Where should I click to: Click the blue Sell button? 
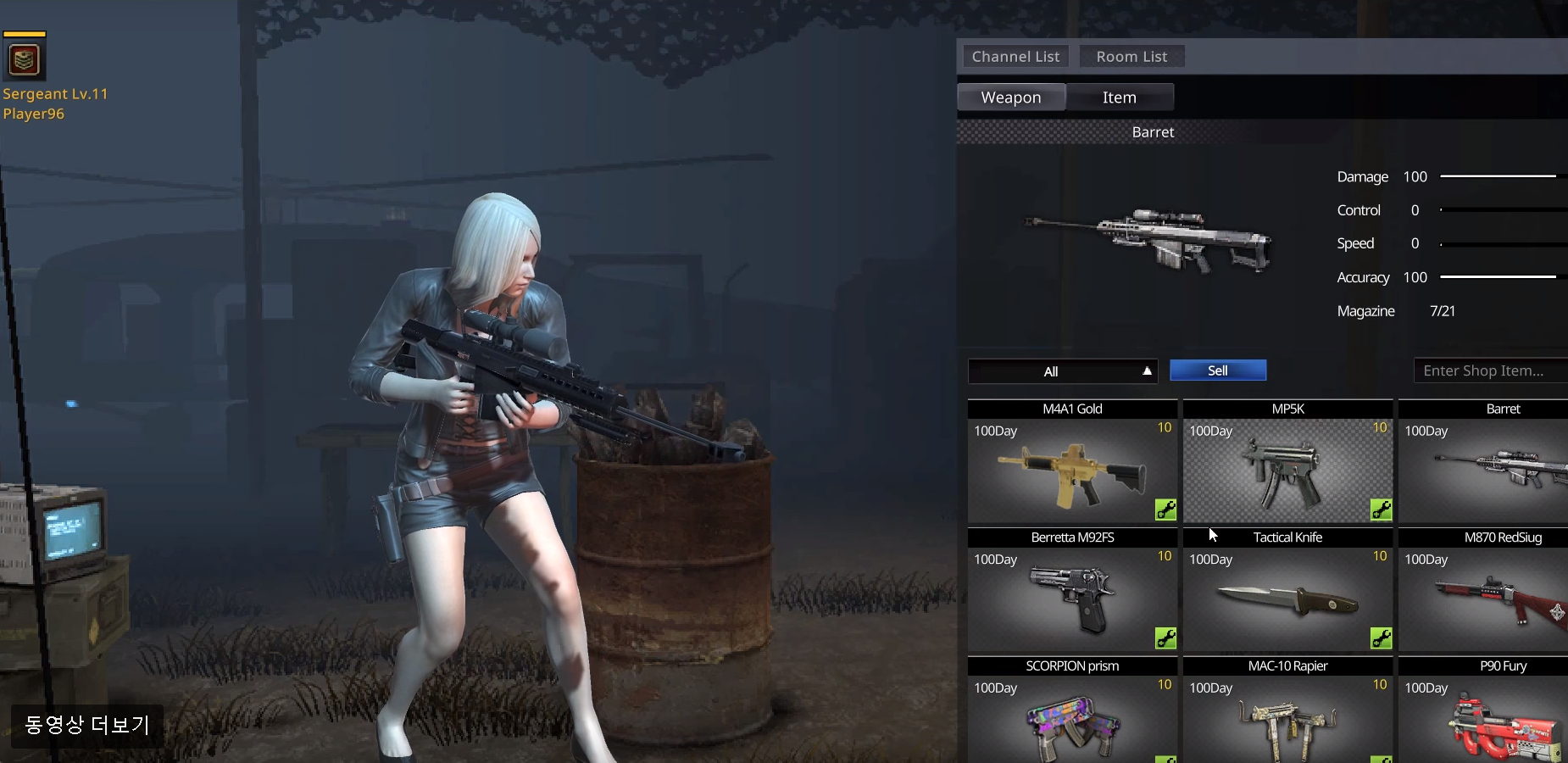[1218, 370]
